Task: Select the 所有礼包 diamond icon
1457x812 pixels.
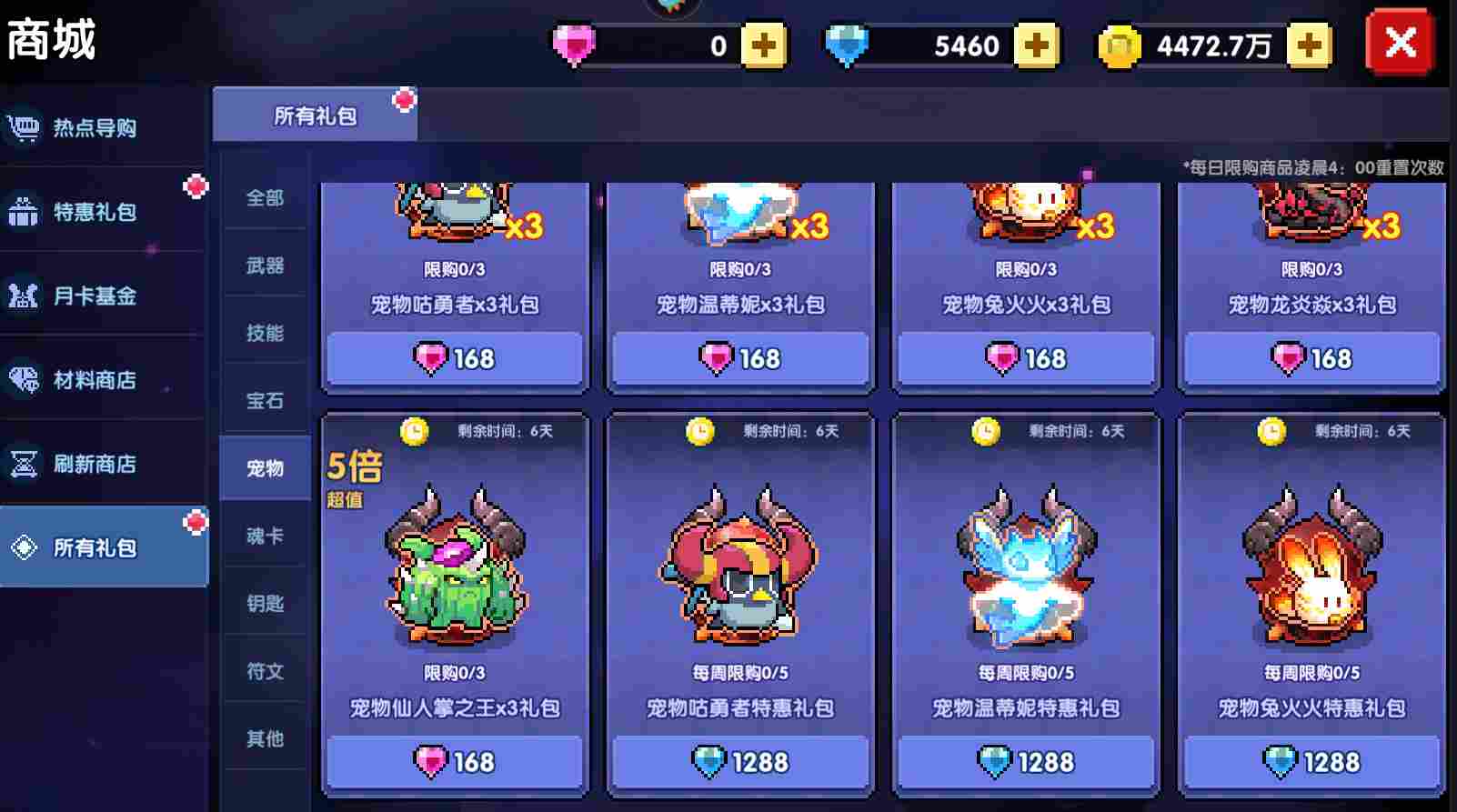Action: [x=23, y=546]
